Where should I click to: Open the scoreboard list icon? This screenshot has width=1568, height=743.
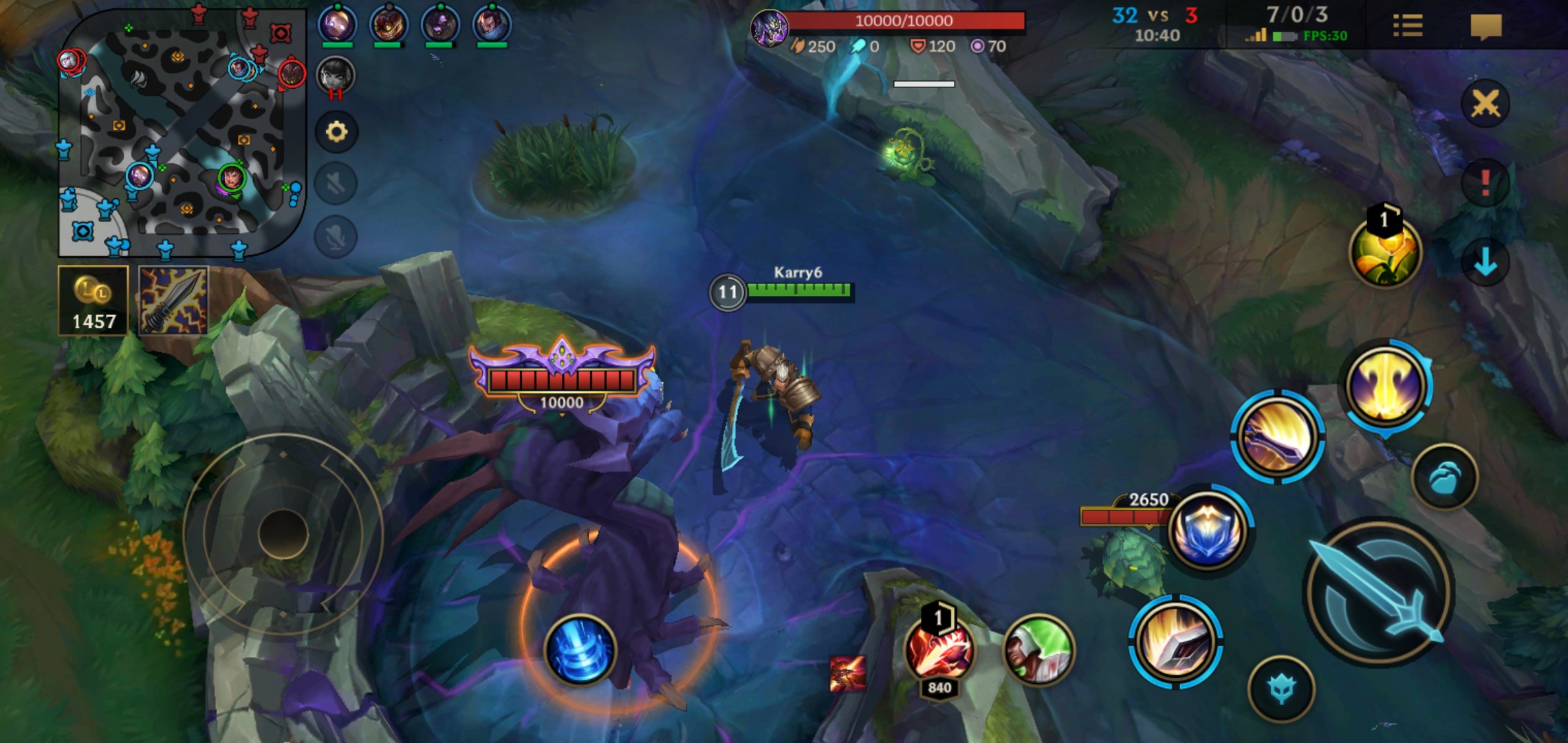point(1407,26)
